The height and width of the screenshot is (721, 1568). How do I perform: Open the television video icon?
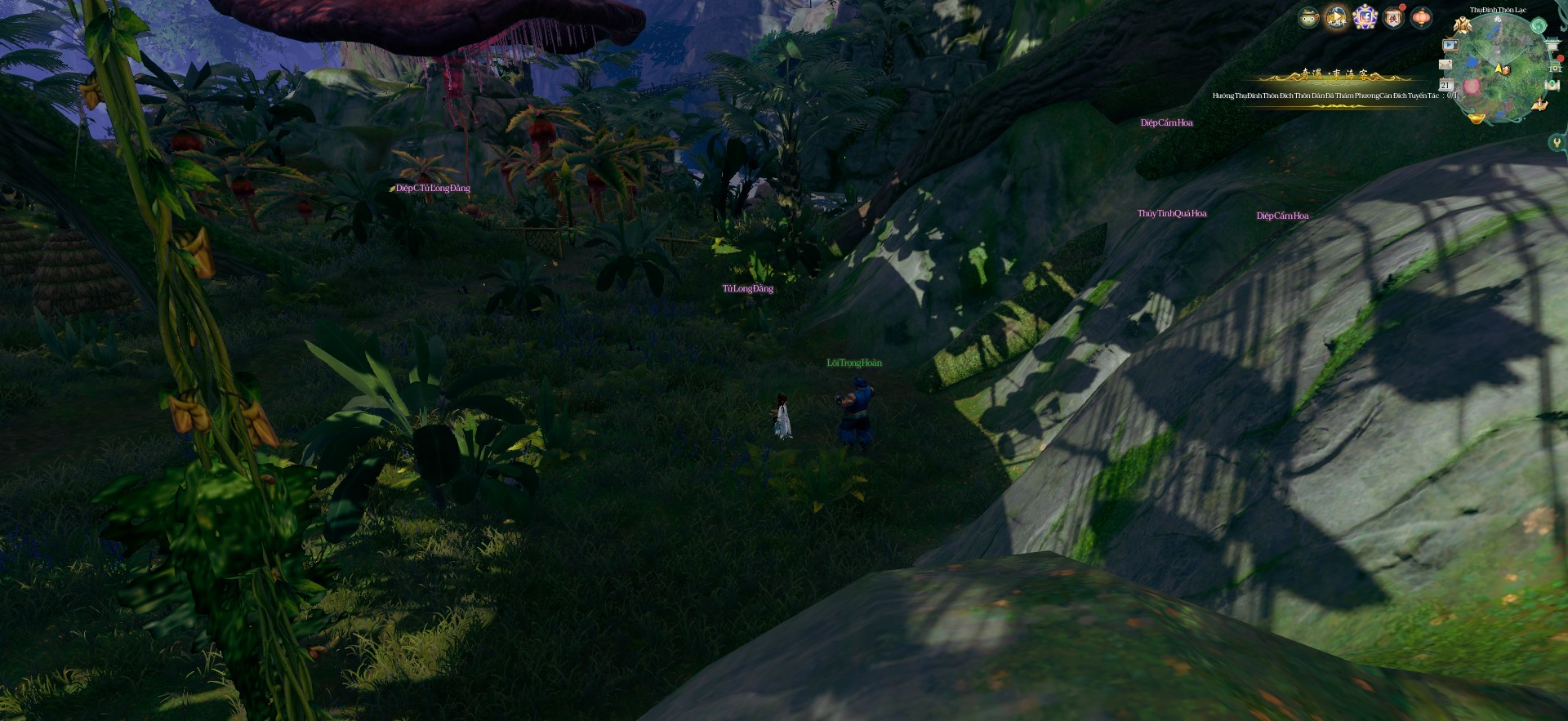1450,46
